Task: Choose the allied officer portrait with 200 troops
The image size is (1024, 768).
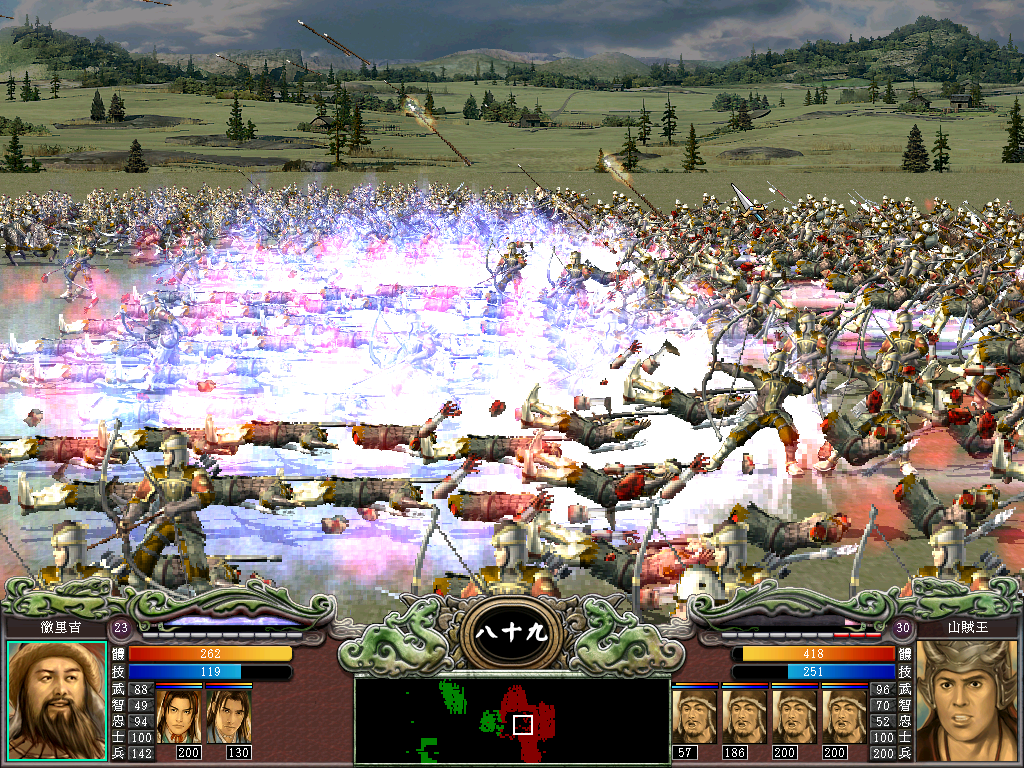Action: [180, 715]
